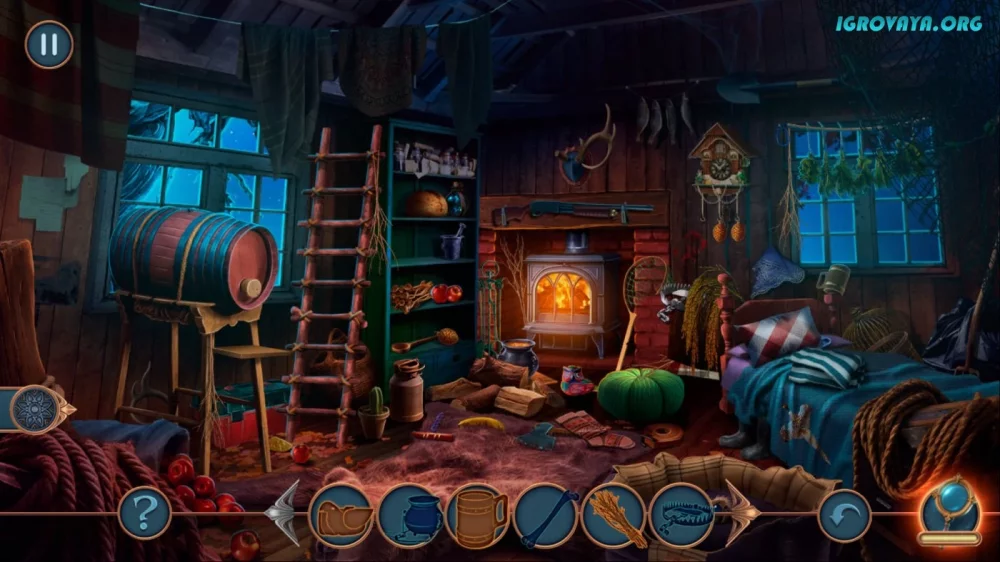This screenshot has width=1000, height=562.
Task: Select the blue wrench silhouette slot
Action: coord(546,515)
